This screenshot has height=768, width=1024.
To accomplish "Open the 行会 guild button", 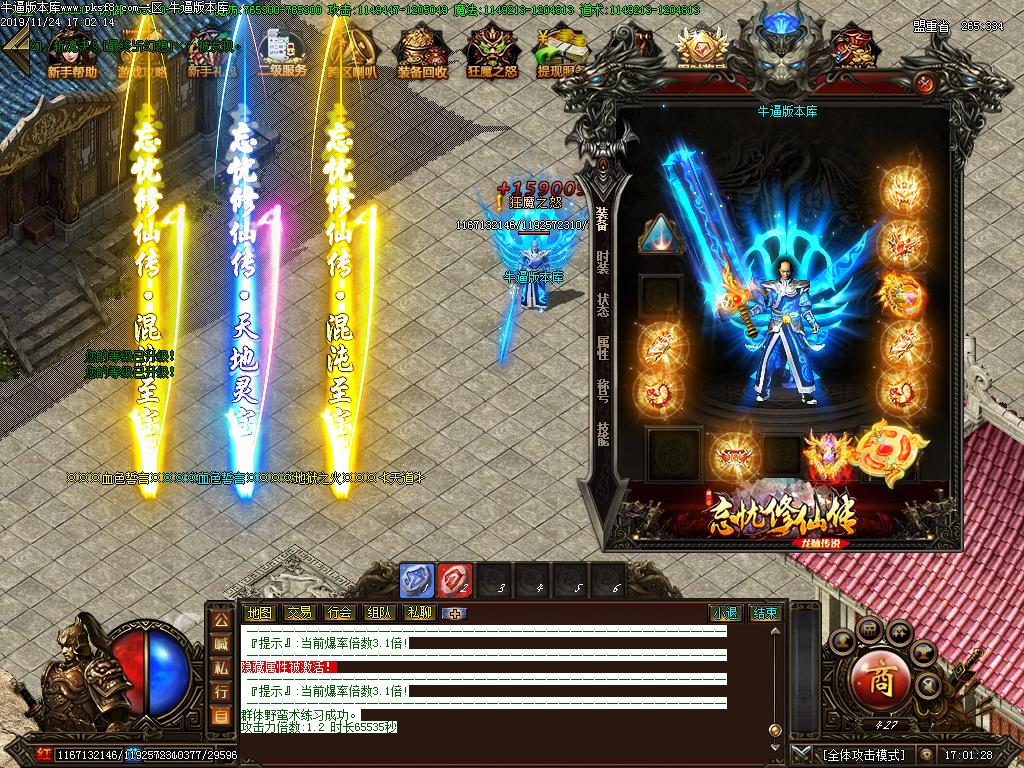I will 339,613.
